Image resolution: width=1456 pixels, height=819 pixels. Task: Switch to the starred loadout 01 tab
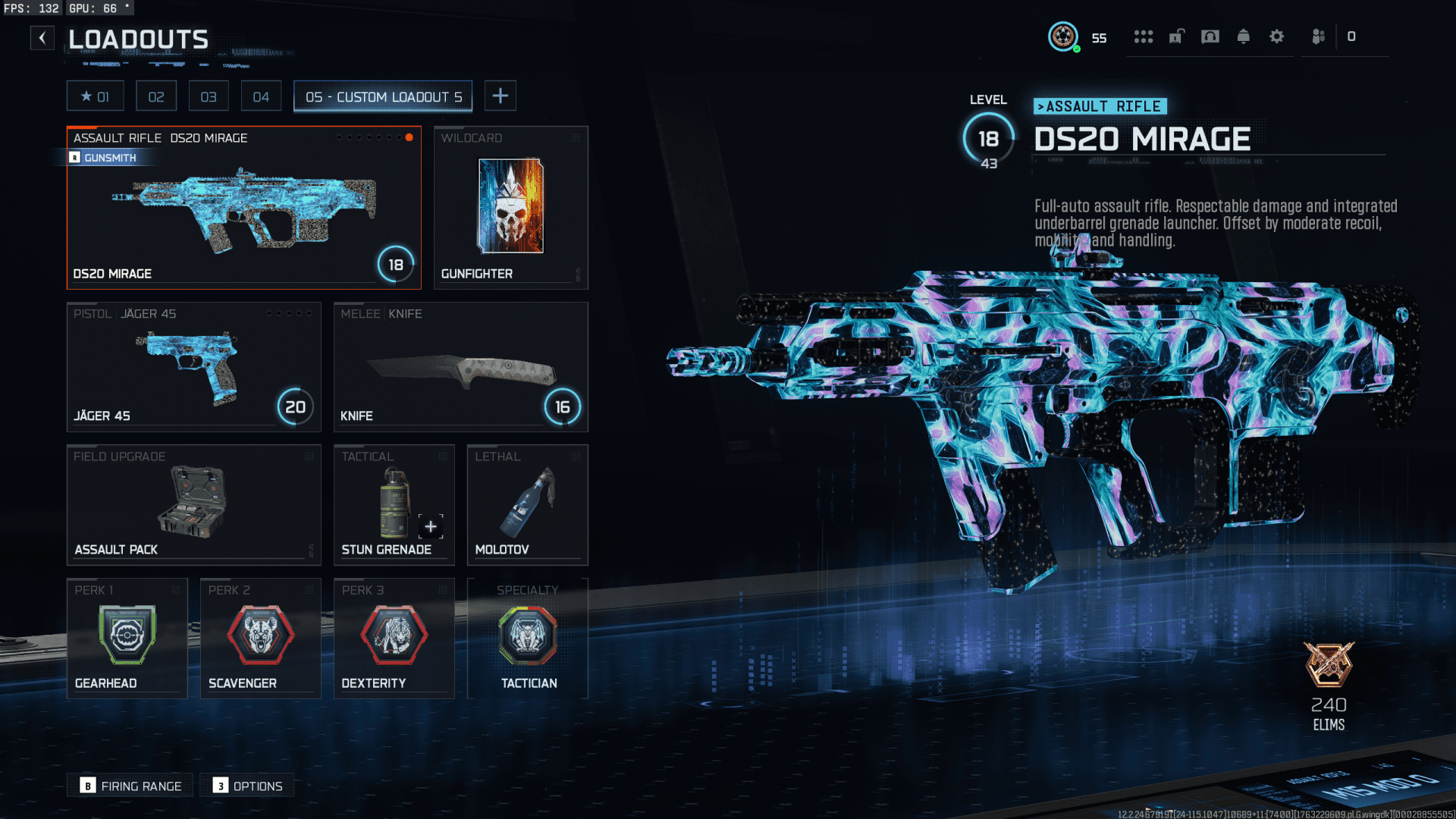click(x=95, y=96)
